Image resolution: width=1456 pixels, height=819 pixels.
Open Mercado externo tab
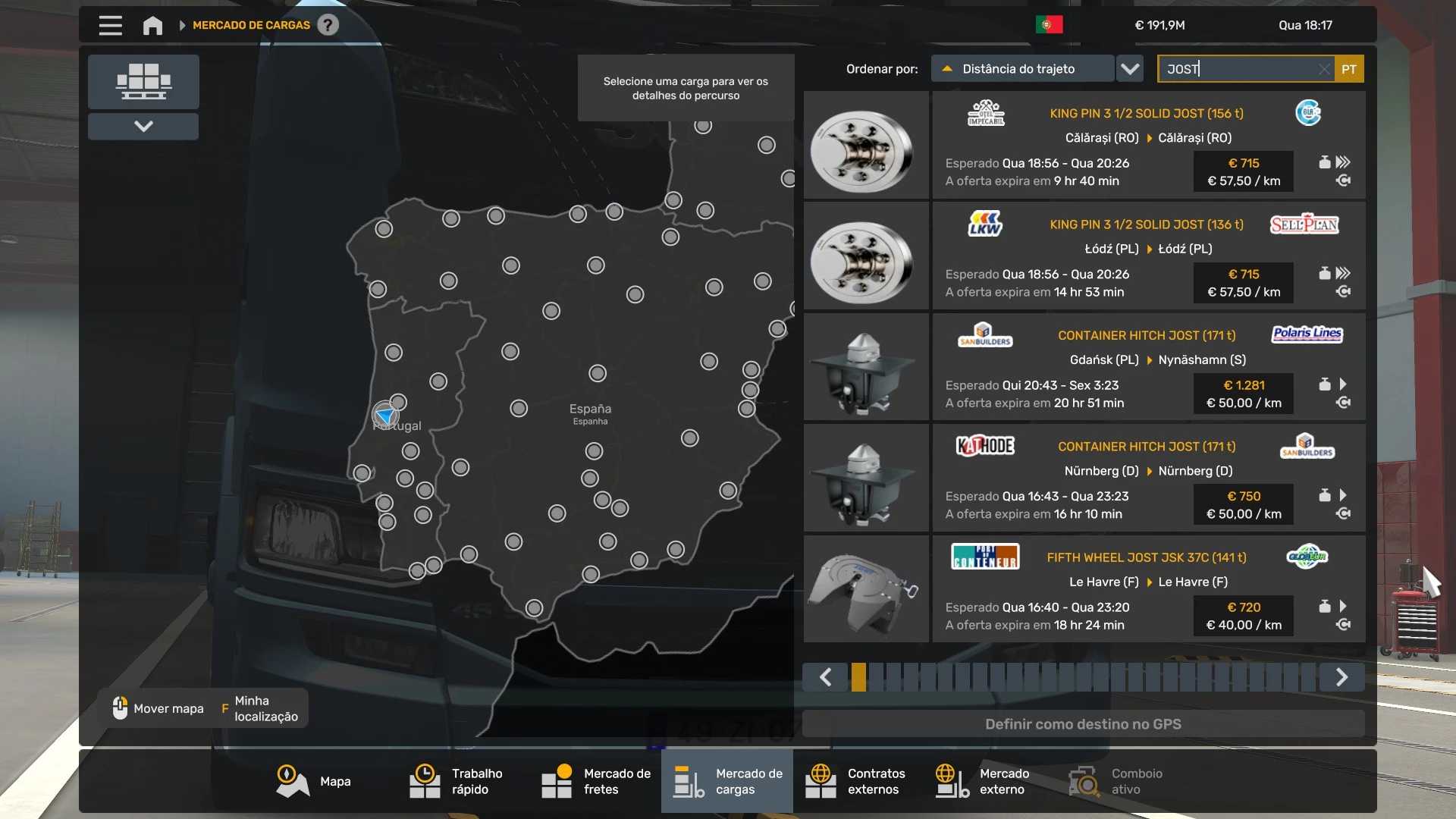pyautogui.click(x=983, y=781)
